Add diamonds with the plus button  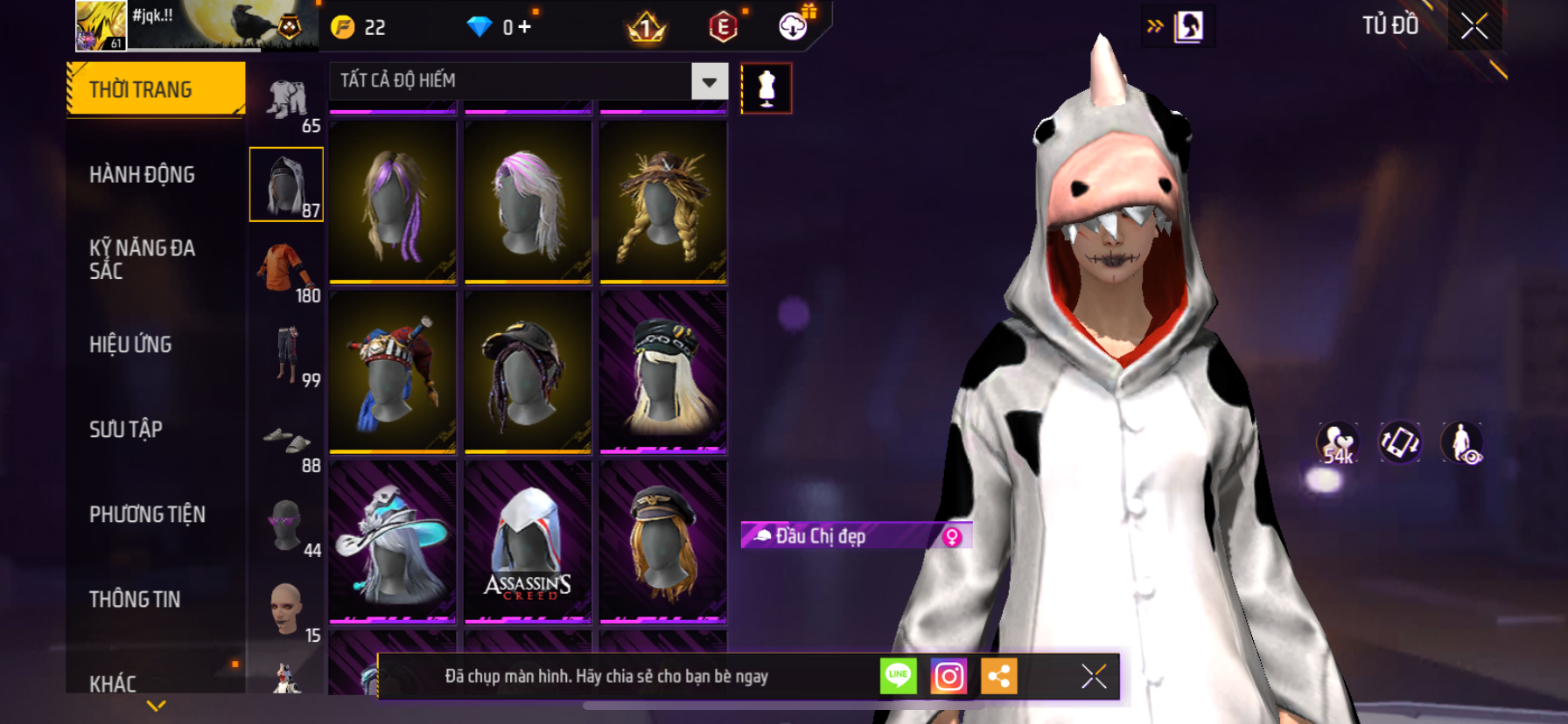point(525,27)
